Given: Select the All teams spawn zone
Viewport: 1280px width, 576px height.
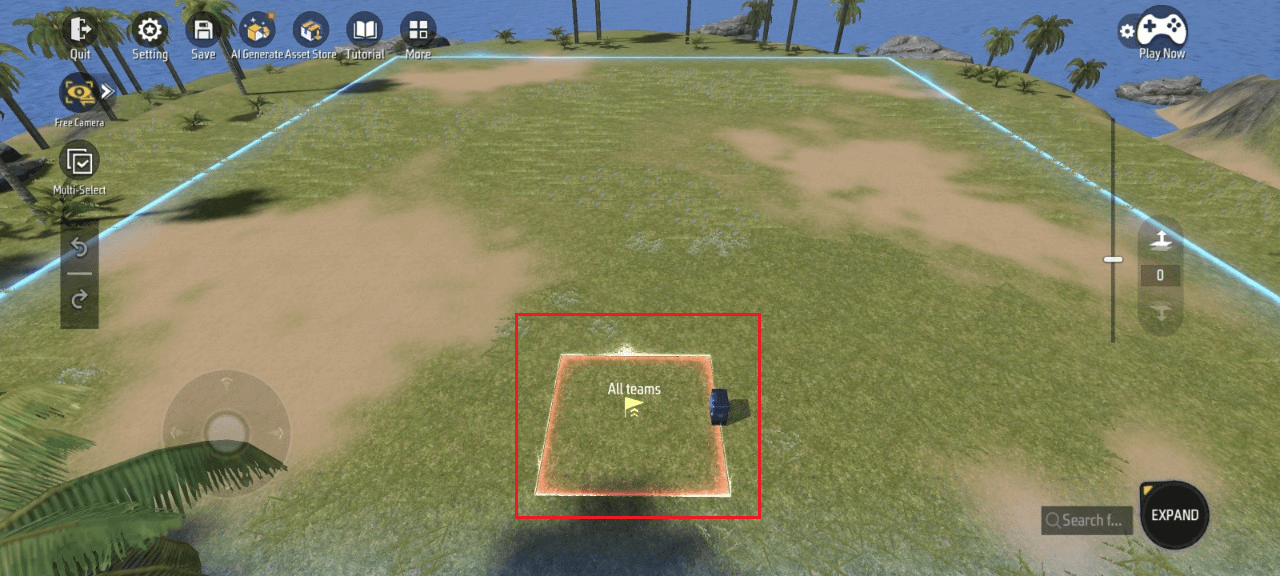Looking at the screenshot, I should pos(633,425).
